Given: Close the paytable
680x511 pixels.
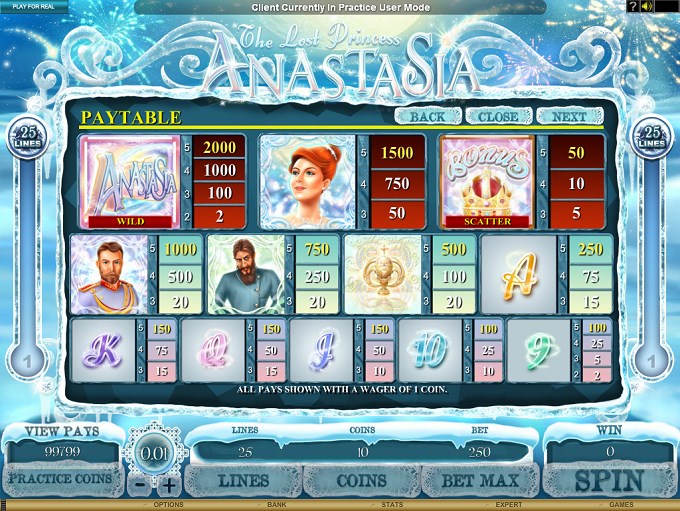Looking at the screenshot, I should click(x=498, y=116).
